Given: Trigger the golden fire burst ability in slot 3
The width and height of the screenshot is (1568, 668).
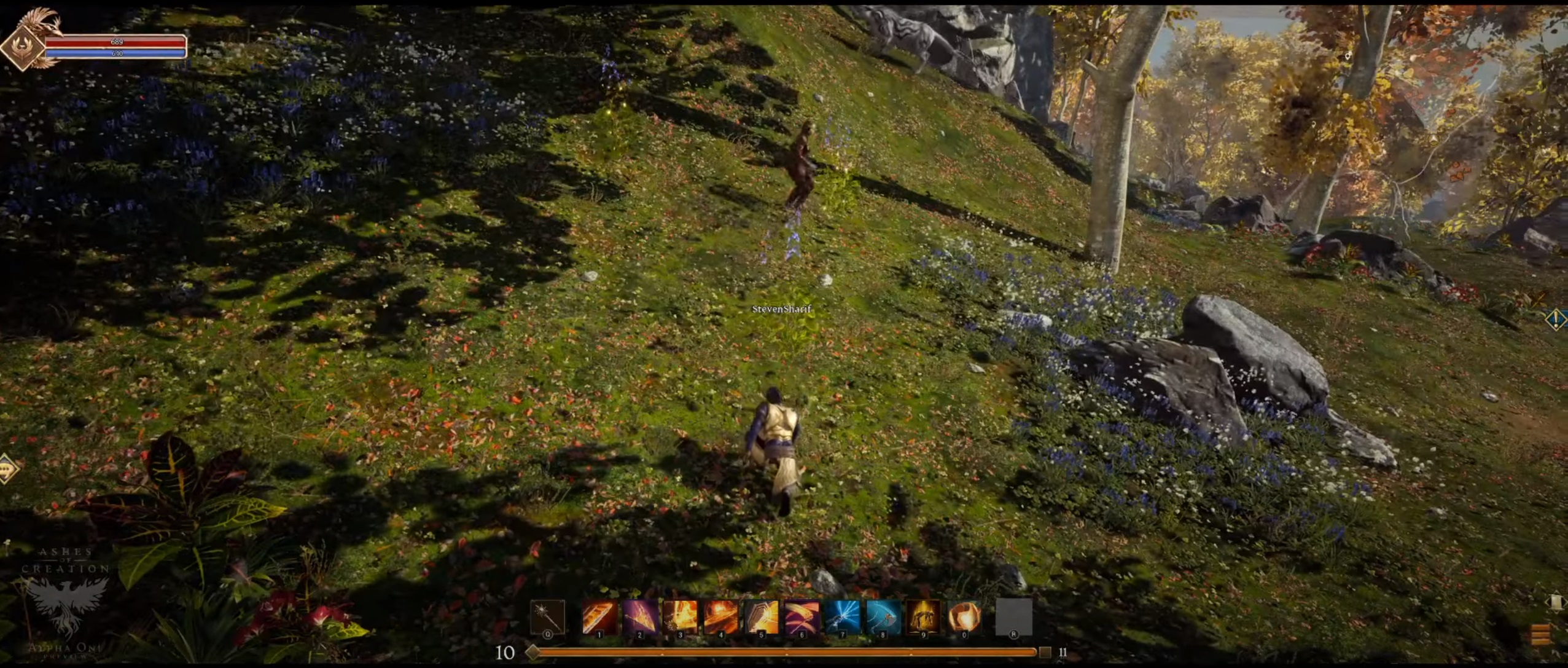Looking at the screenshot, I should (x=681, y=617).
